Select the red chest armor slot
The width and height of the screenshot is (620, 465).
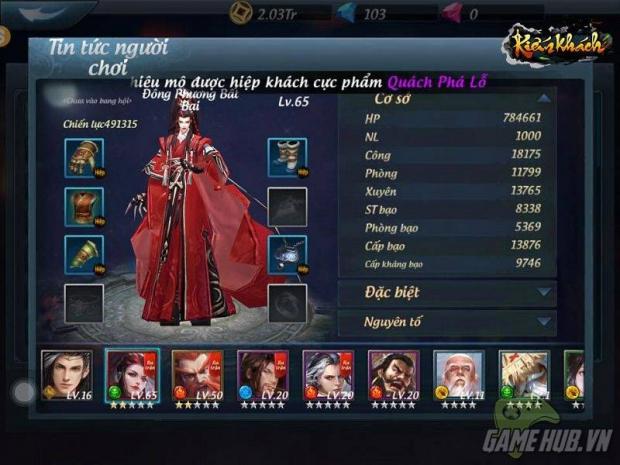[84, 206]
